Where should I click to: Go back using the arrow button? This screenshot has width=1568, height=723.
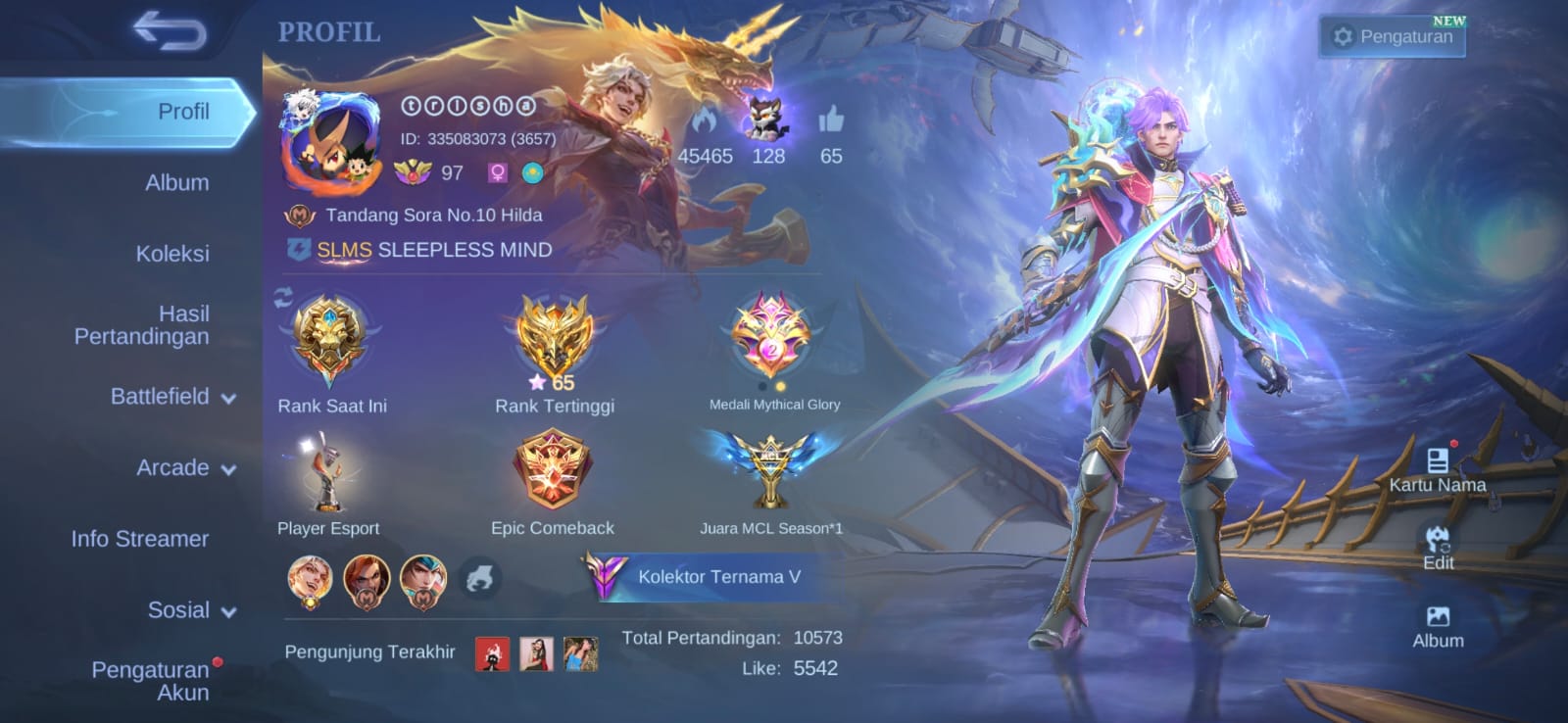[171, 30]
